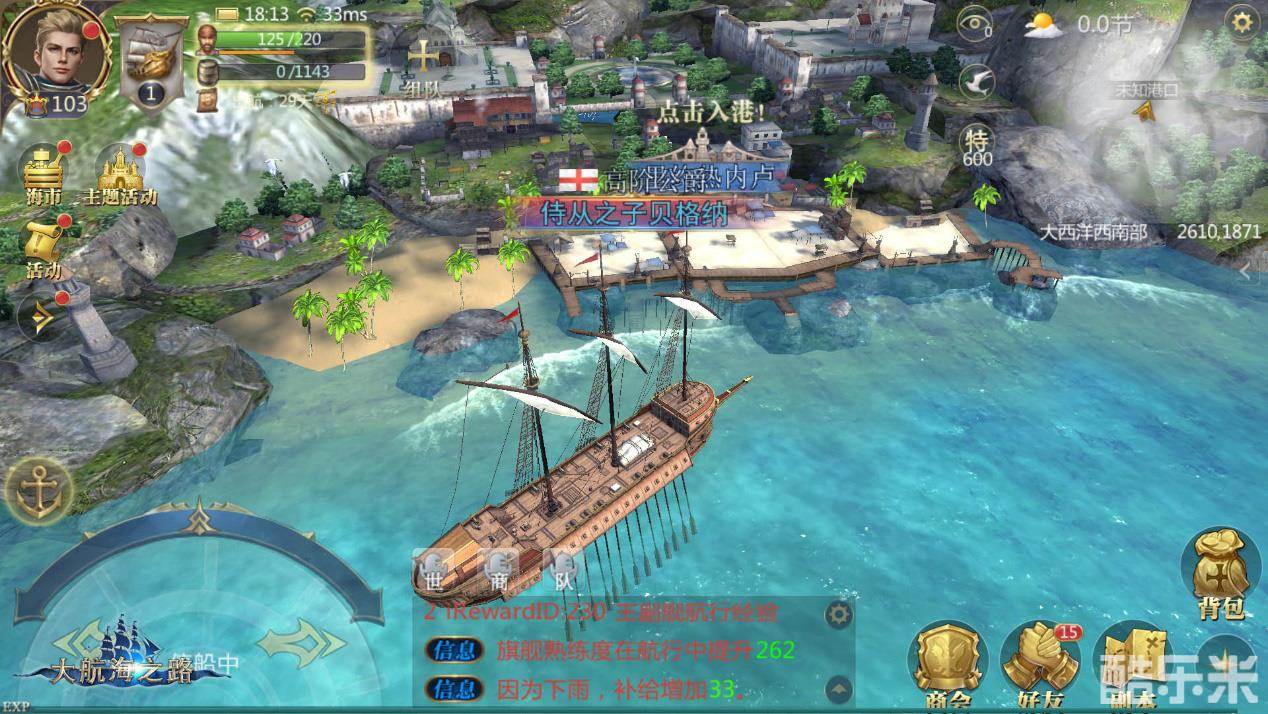Steer the ship with the right arrow
This screenshot has width=1268, height=714.
[301, 636]
